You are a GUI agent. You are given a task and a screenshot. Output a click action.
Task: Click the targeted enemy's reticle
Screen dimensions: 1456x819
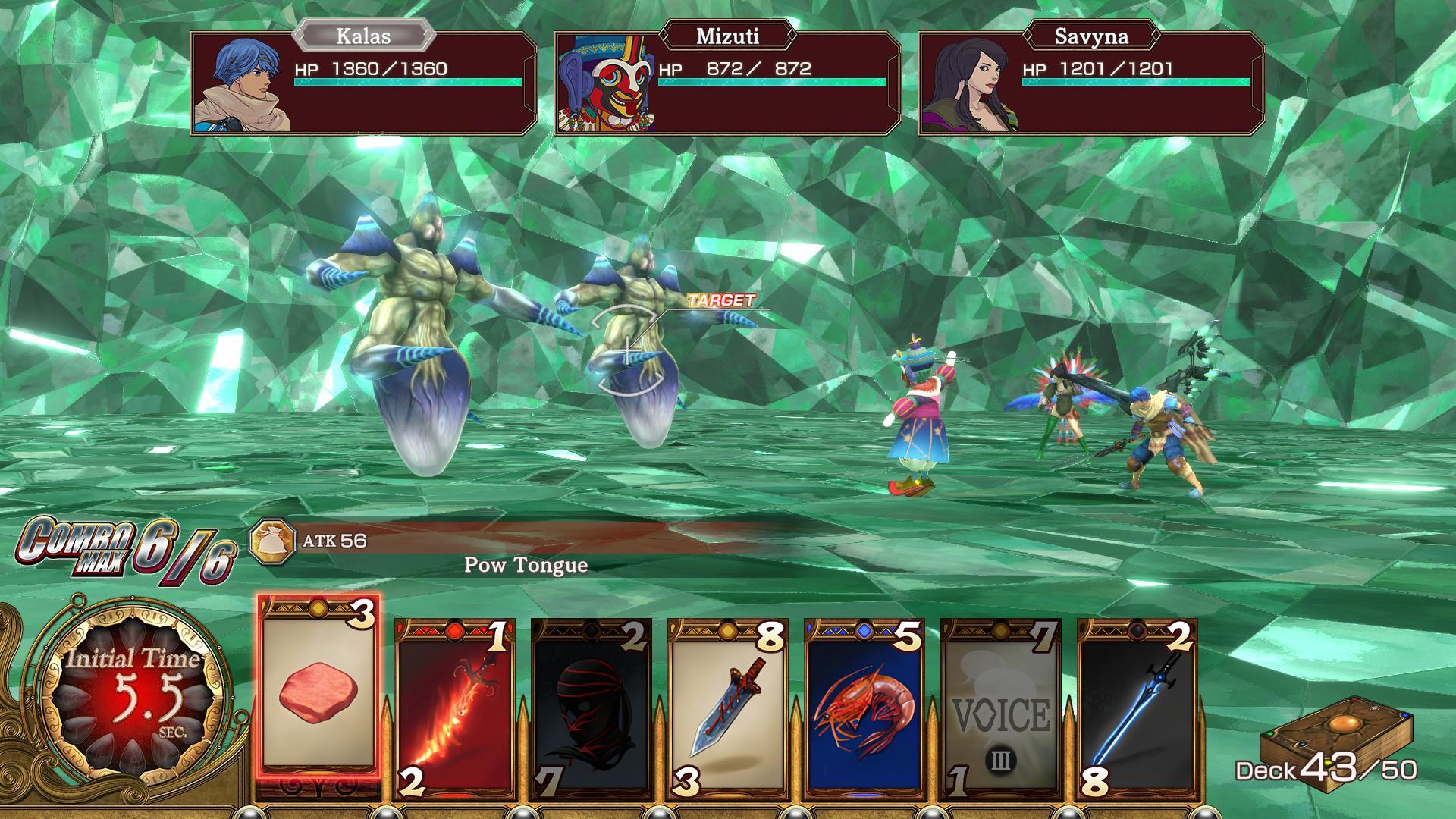(628, 352)
